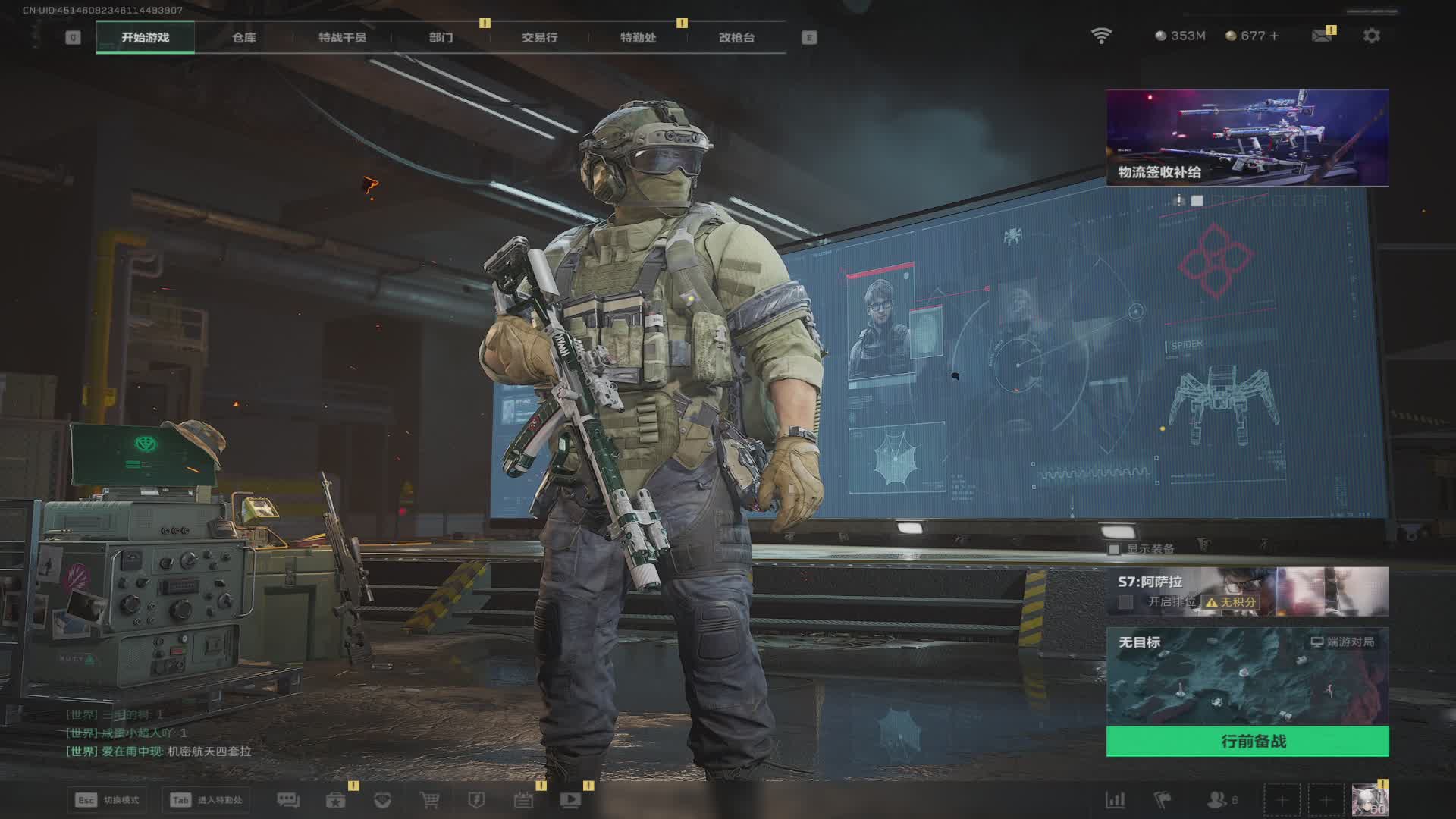Enable the 开启排位 ranked checkbox
The width and height of the screenshot is (1456, 819).
1126,602
